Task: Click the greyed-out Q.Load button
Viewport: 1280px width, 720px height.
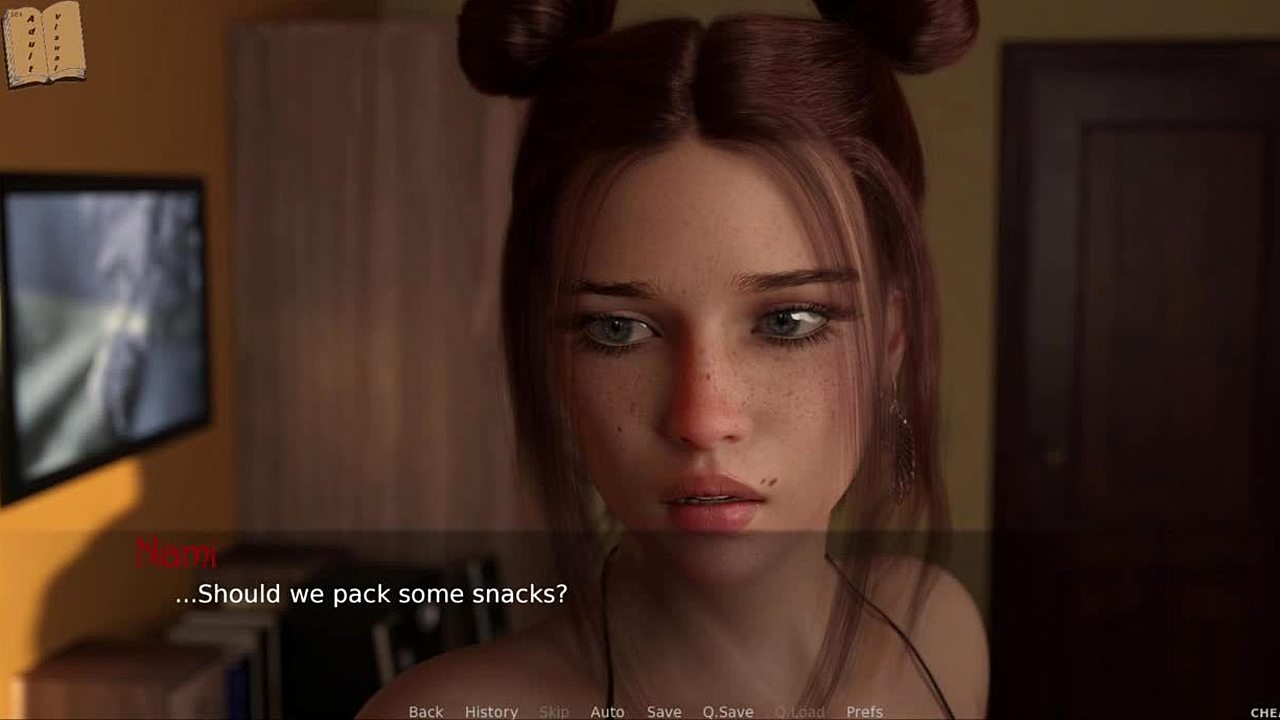Action: point(800,712)
